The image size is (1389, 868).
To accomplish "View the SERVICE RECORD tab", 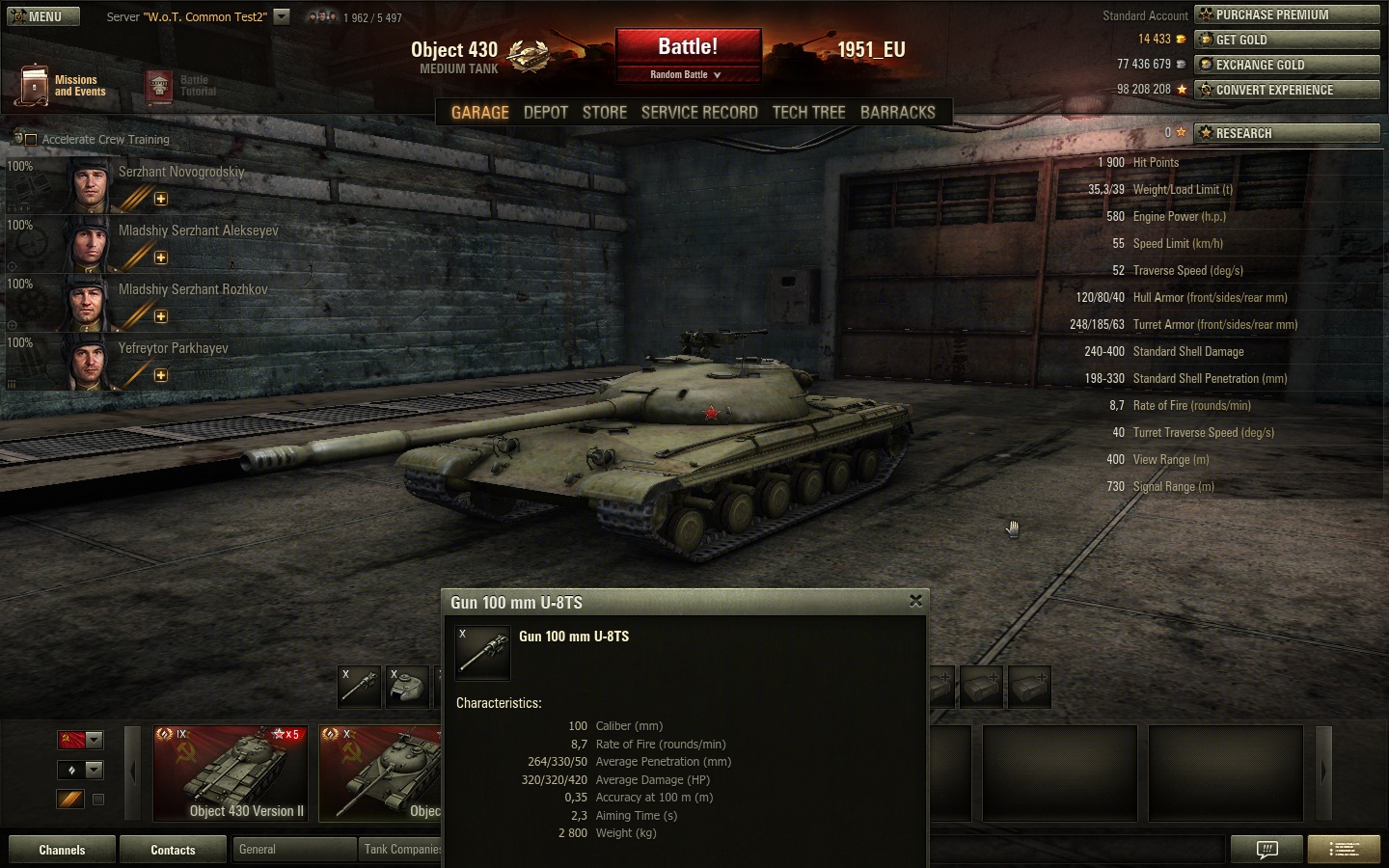I will click(x=699, y=112).
